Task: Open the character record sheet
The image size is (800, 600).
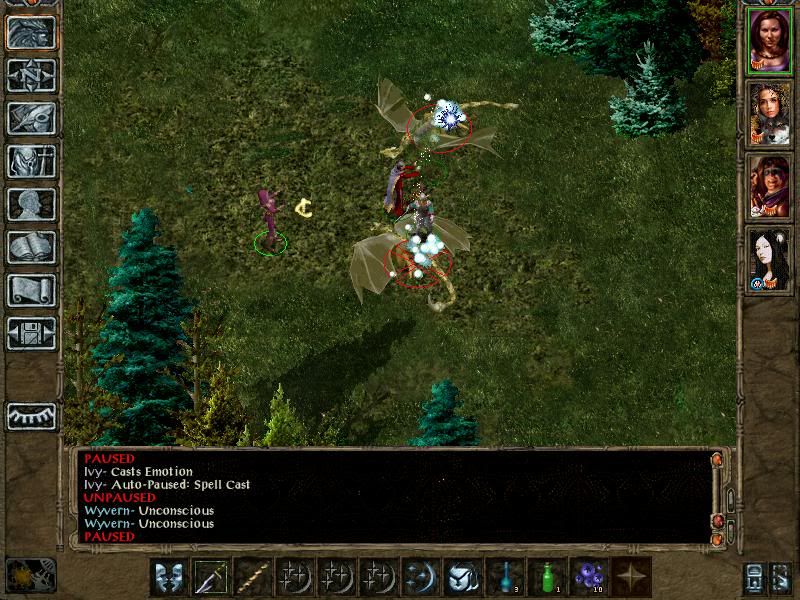Action: (31, 204)
